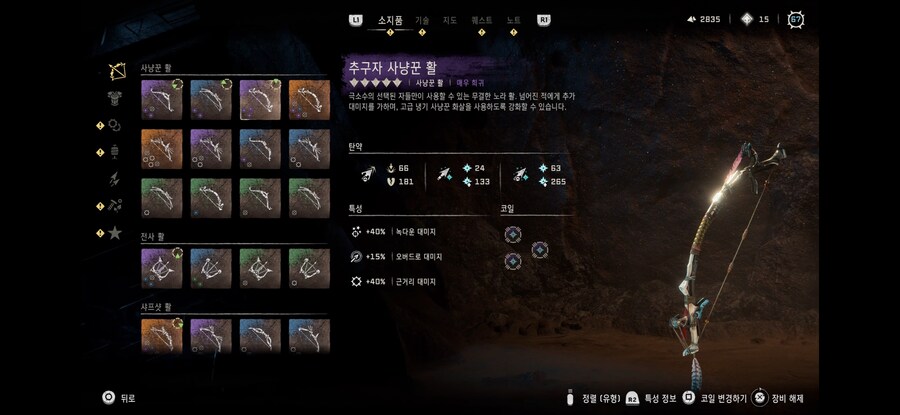Show the 노트 (Notebook) tab
Image resolution: width=900 pixels, height=415 pixels.
tap(513, 19)
